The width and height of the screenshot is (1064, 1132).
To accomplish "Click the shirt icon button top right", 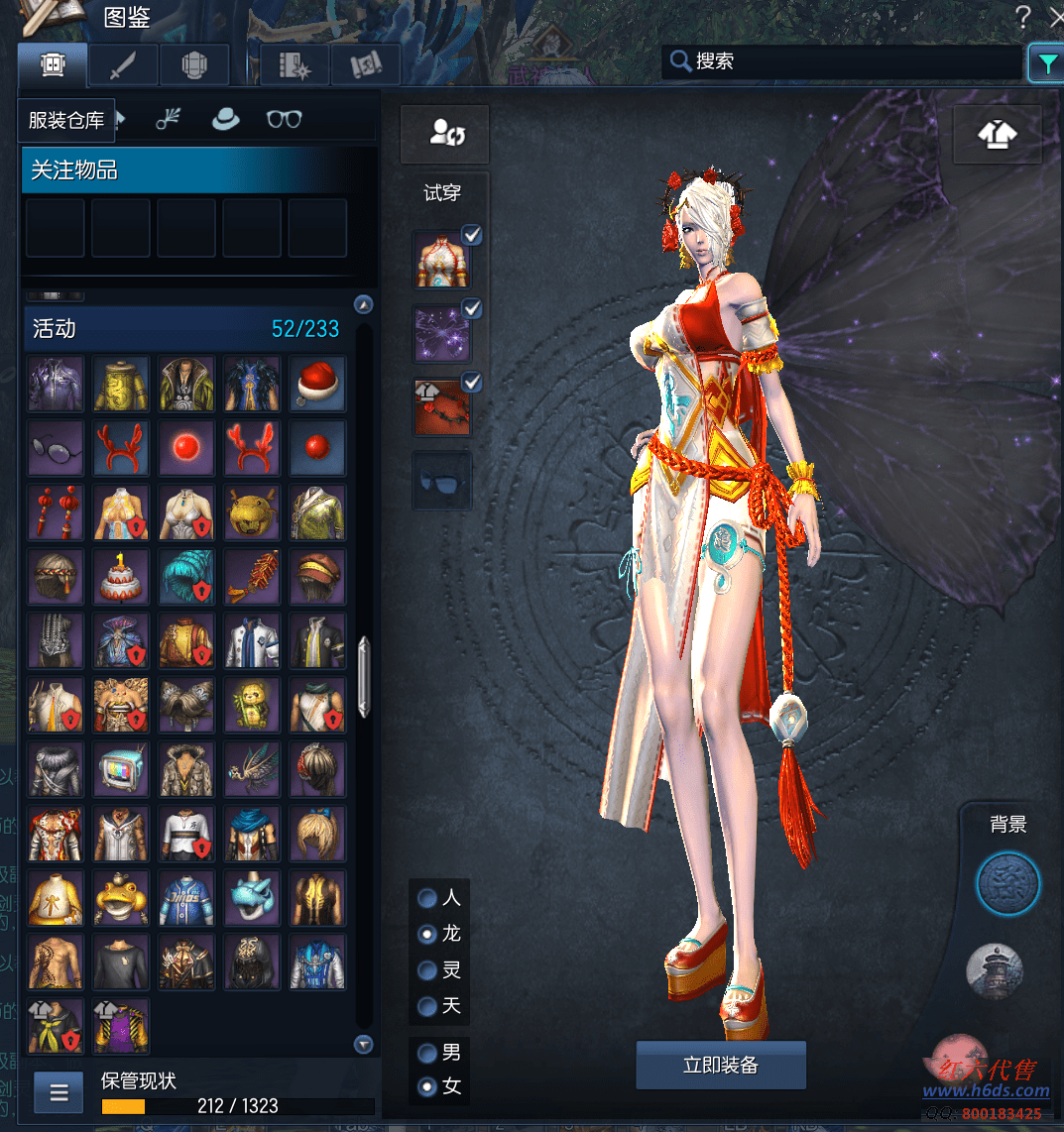I will click(997, 135).
